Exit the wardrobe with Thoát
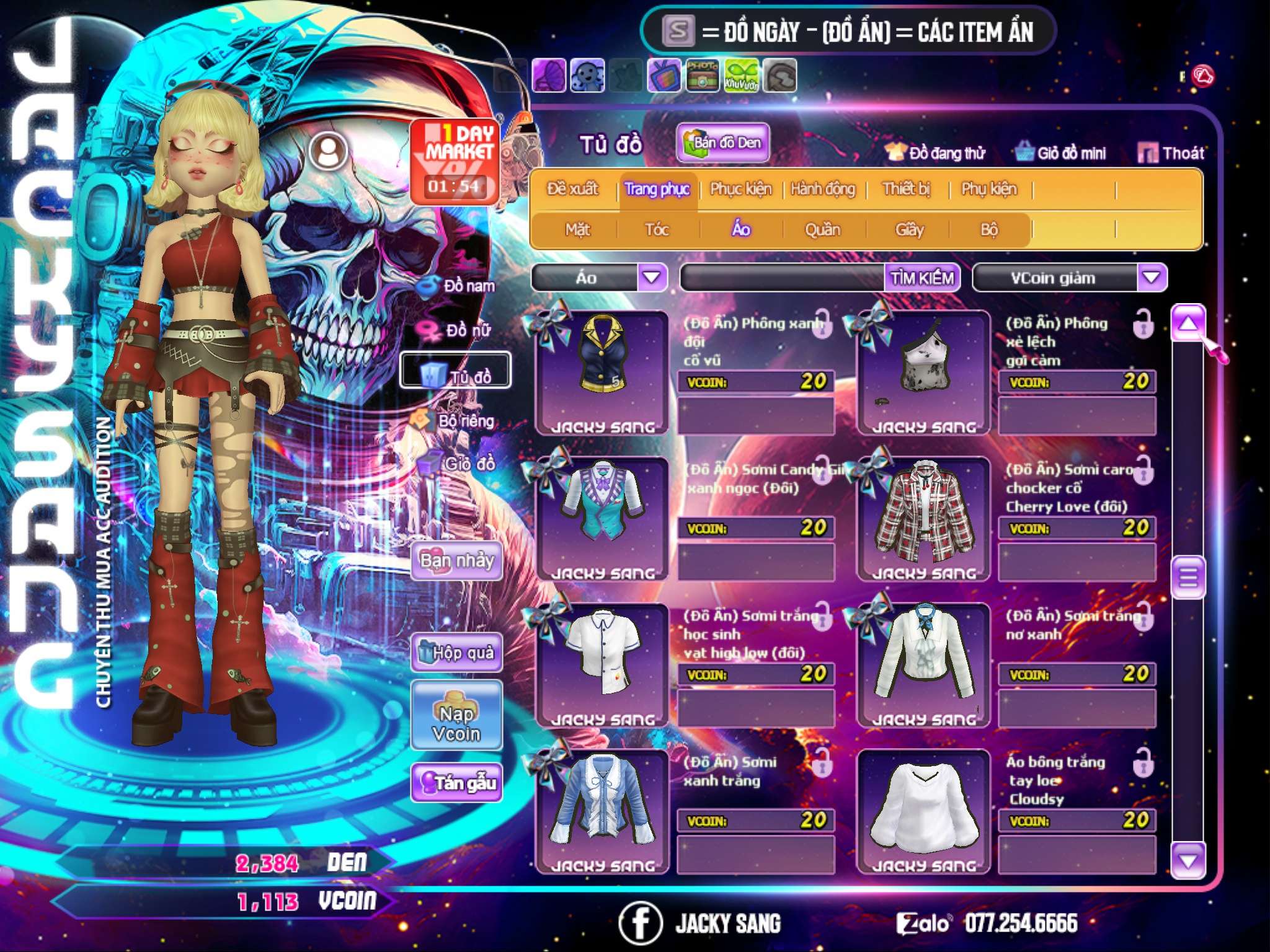This screenshot has height=952, width=1270. click(x=1171, y=153)
